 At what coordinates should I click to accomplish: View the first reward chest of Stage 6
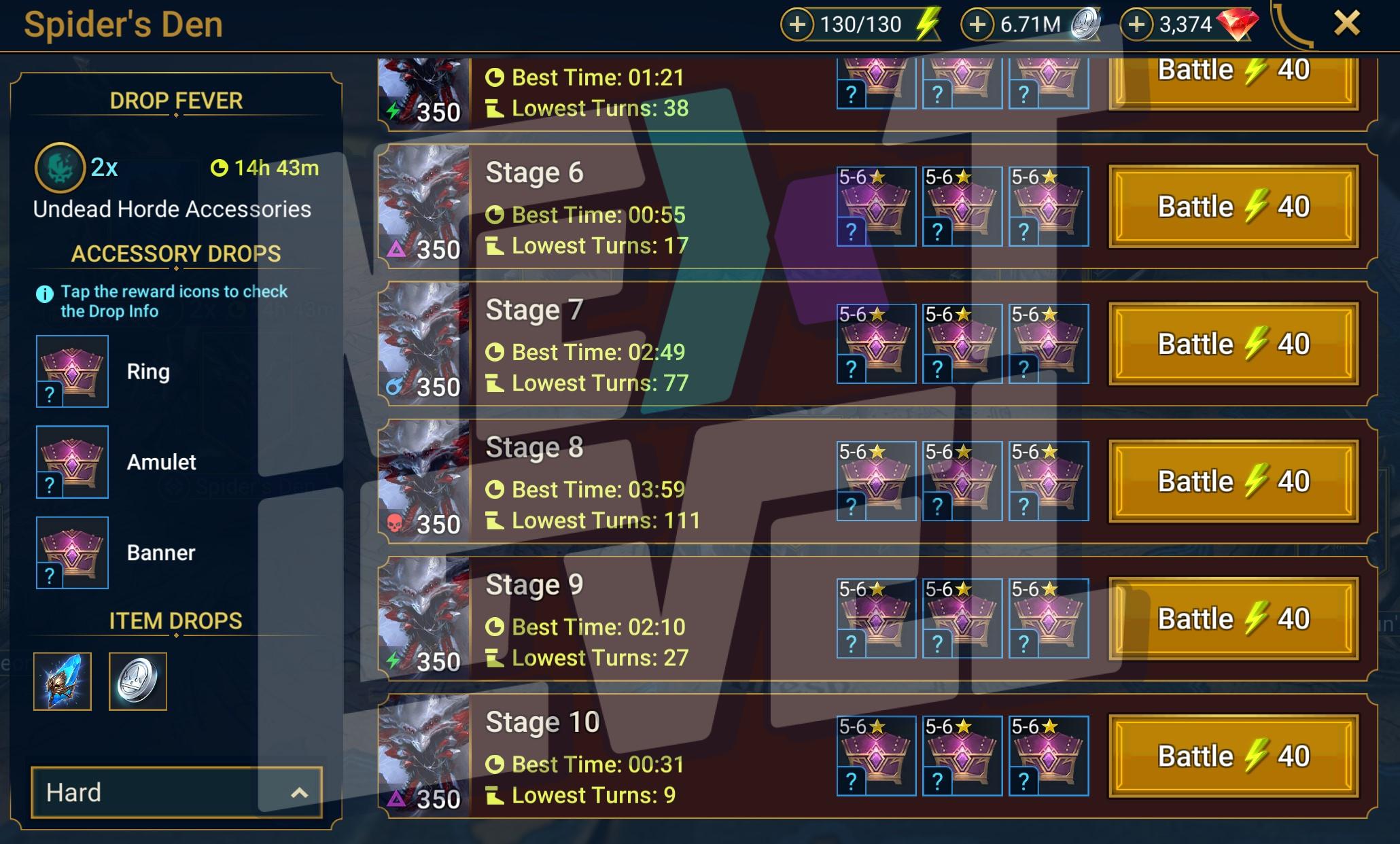coord(876,207)
